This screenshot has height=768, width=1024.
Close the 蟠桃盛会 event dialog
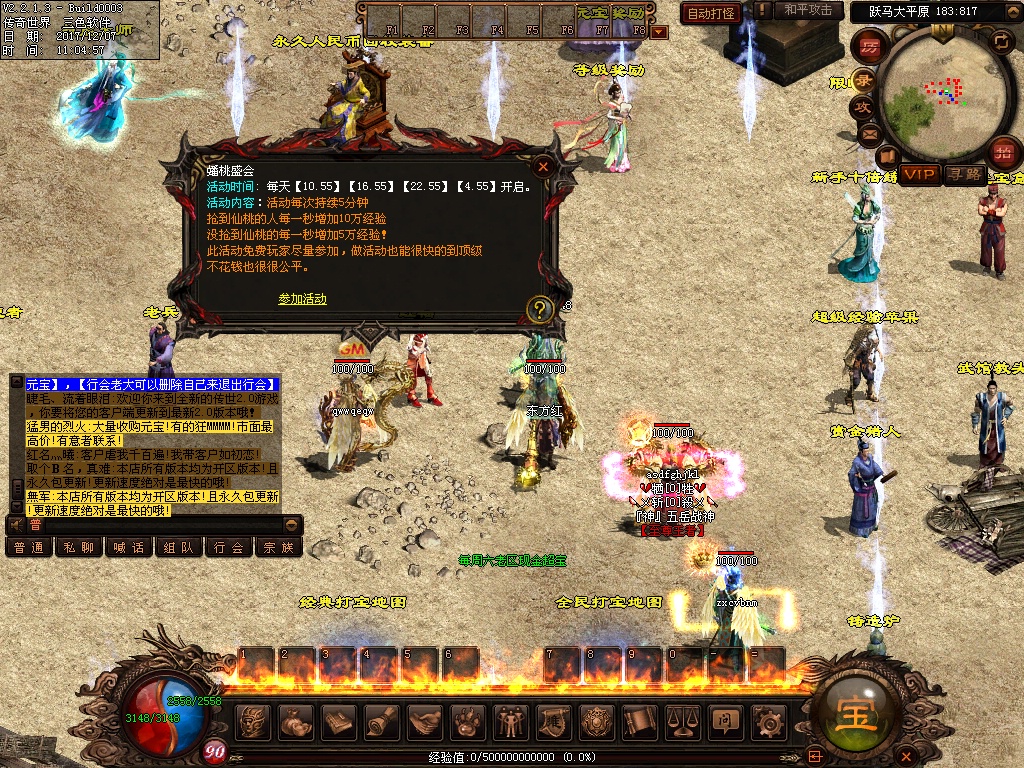click(543, 167)
